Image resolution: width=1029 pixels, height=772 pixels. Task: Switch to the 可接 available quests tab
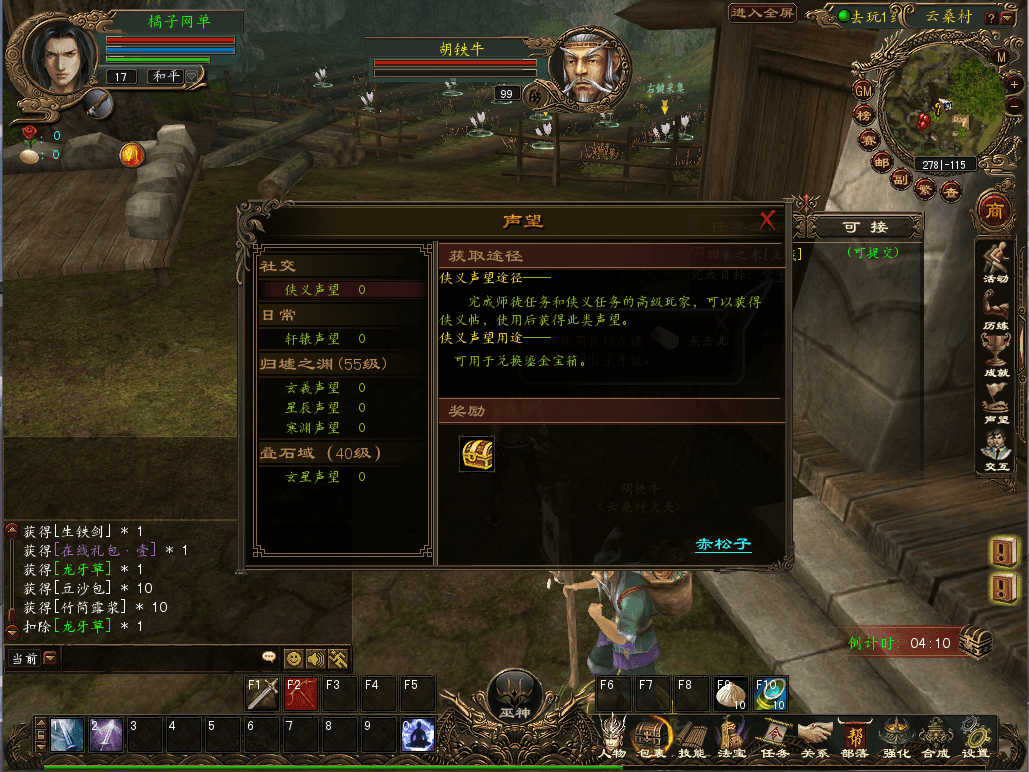pos(864,228)
